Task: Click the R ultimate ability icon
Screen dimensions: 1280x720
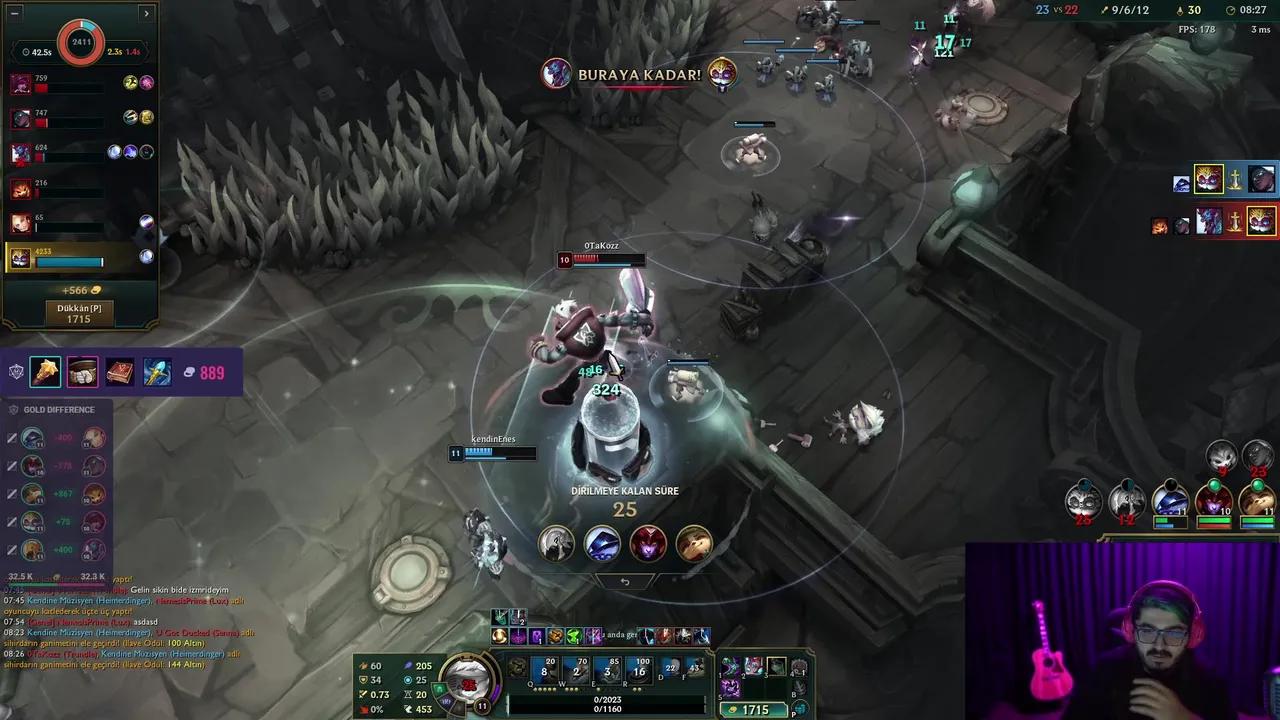Action: [x=639, y=671]
